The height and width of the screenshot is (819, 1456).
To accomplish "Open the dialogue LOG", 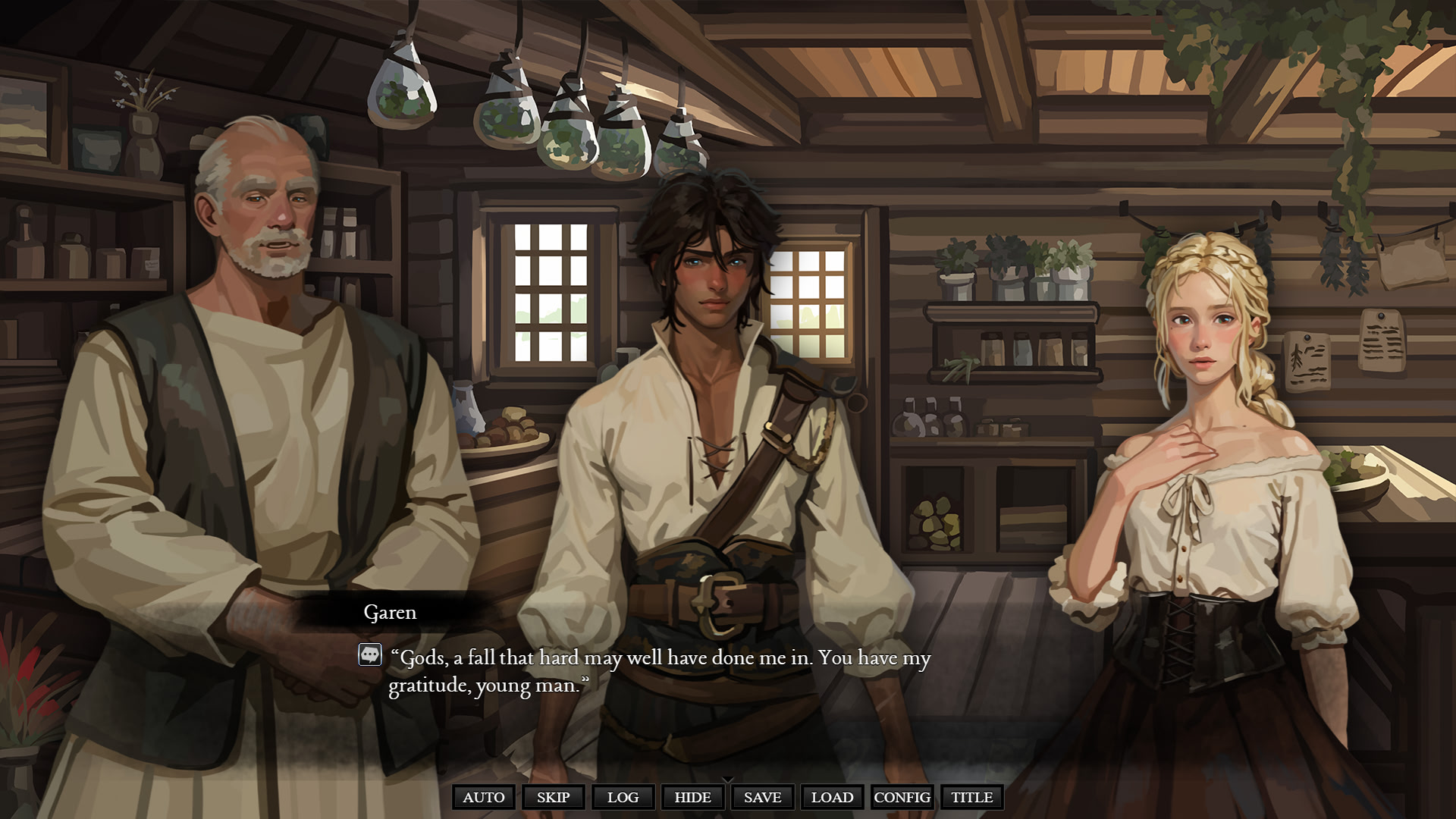I will 623,797.
